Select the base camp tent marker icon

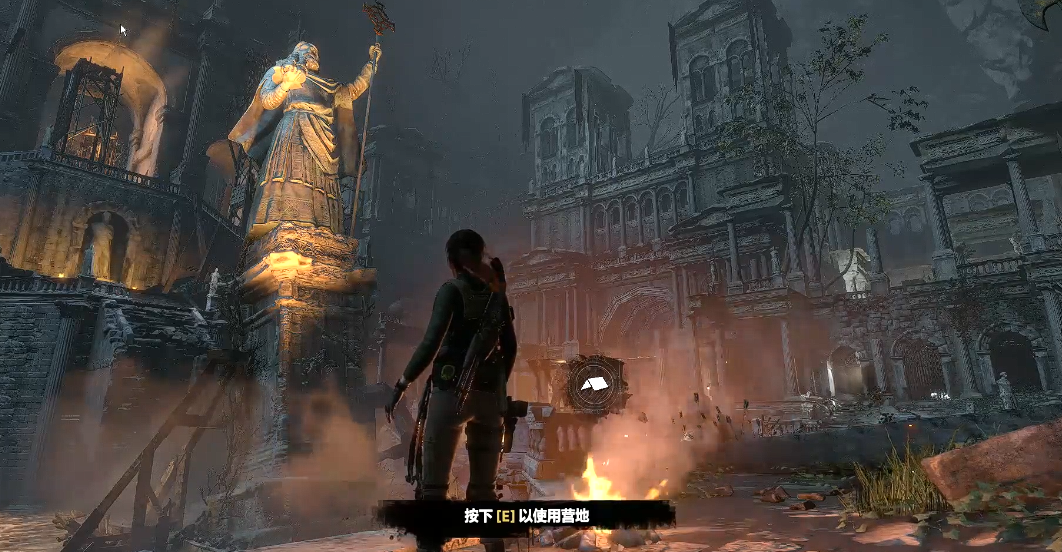tap(596, 383)
